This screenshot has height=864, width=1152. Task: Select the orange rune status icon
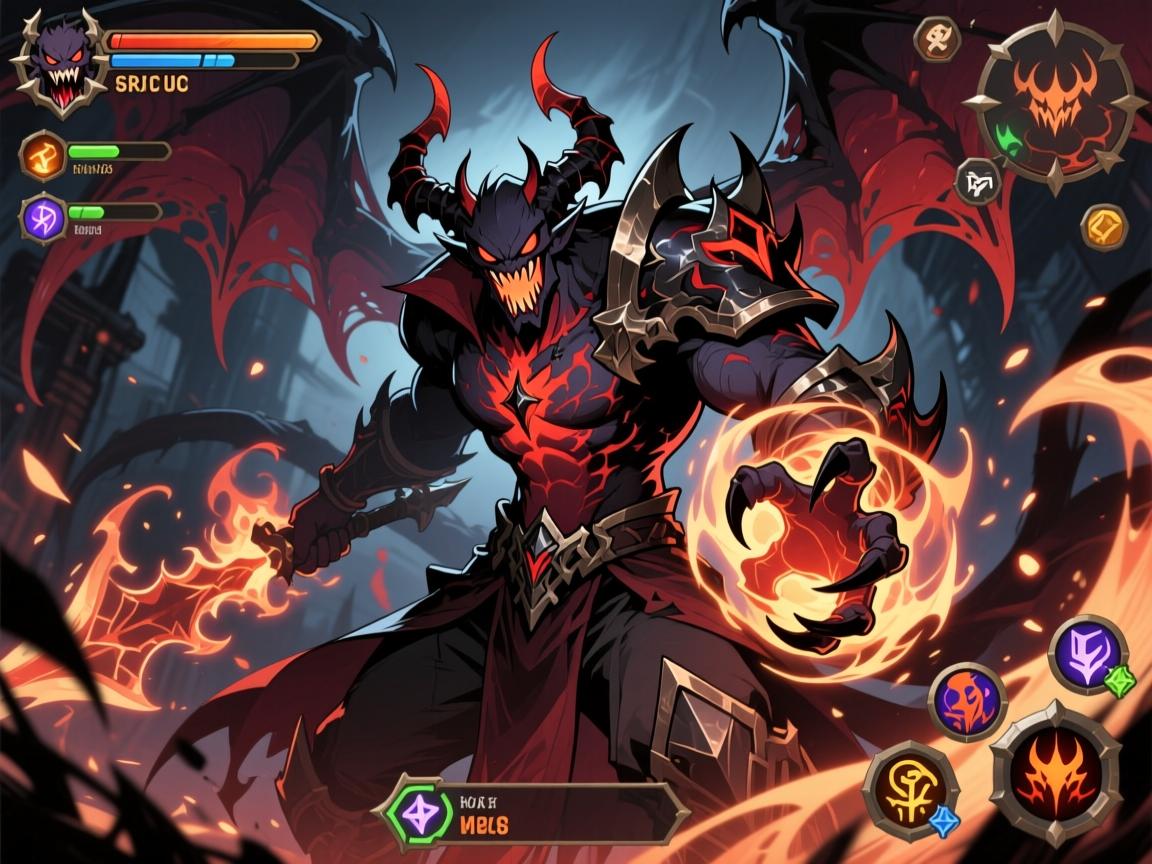[x=43, y=154]
